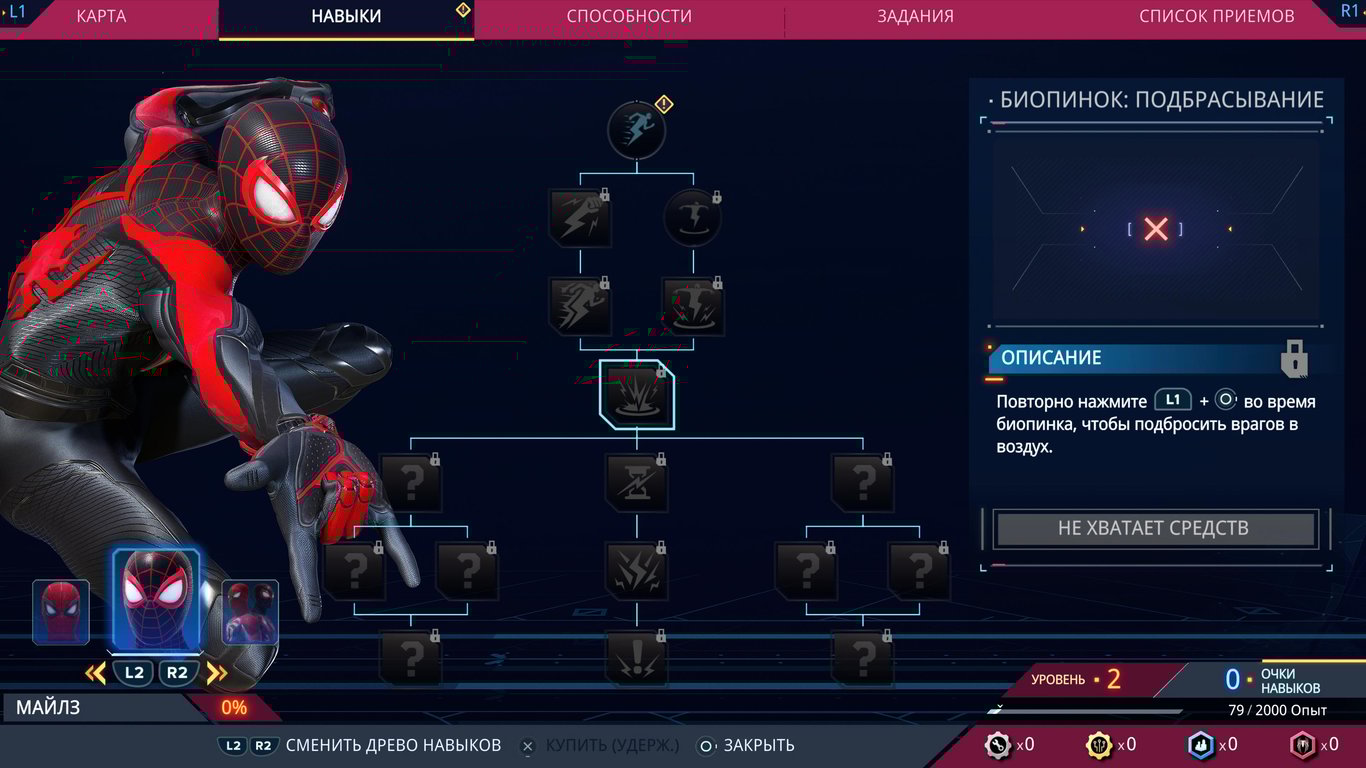The width and height of the screenshot is (1366, 768).
Task: Pick the two Spider-Men shared portrait thumbnail
Action: pos(250,612)
